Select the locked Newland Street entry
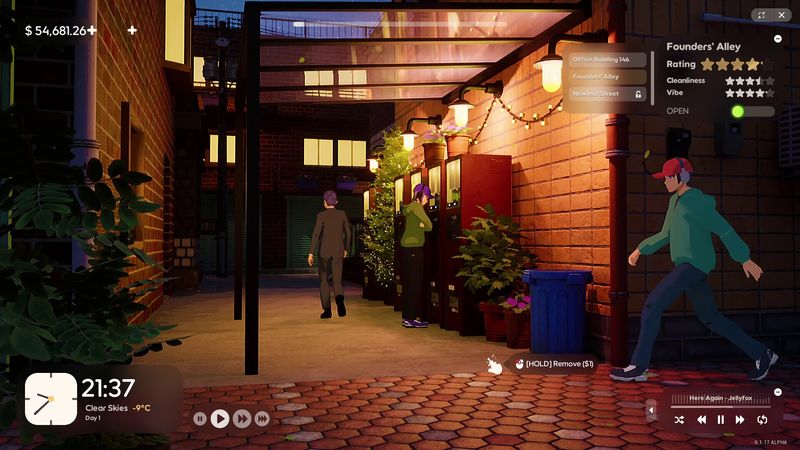 (x=608, y=93)
